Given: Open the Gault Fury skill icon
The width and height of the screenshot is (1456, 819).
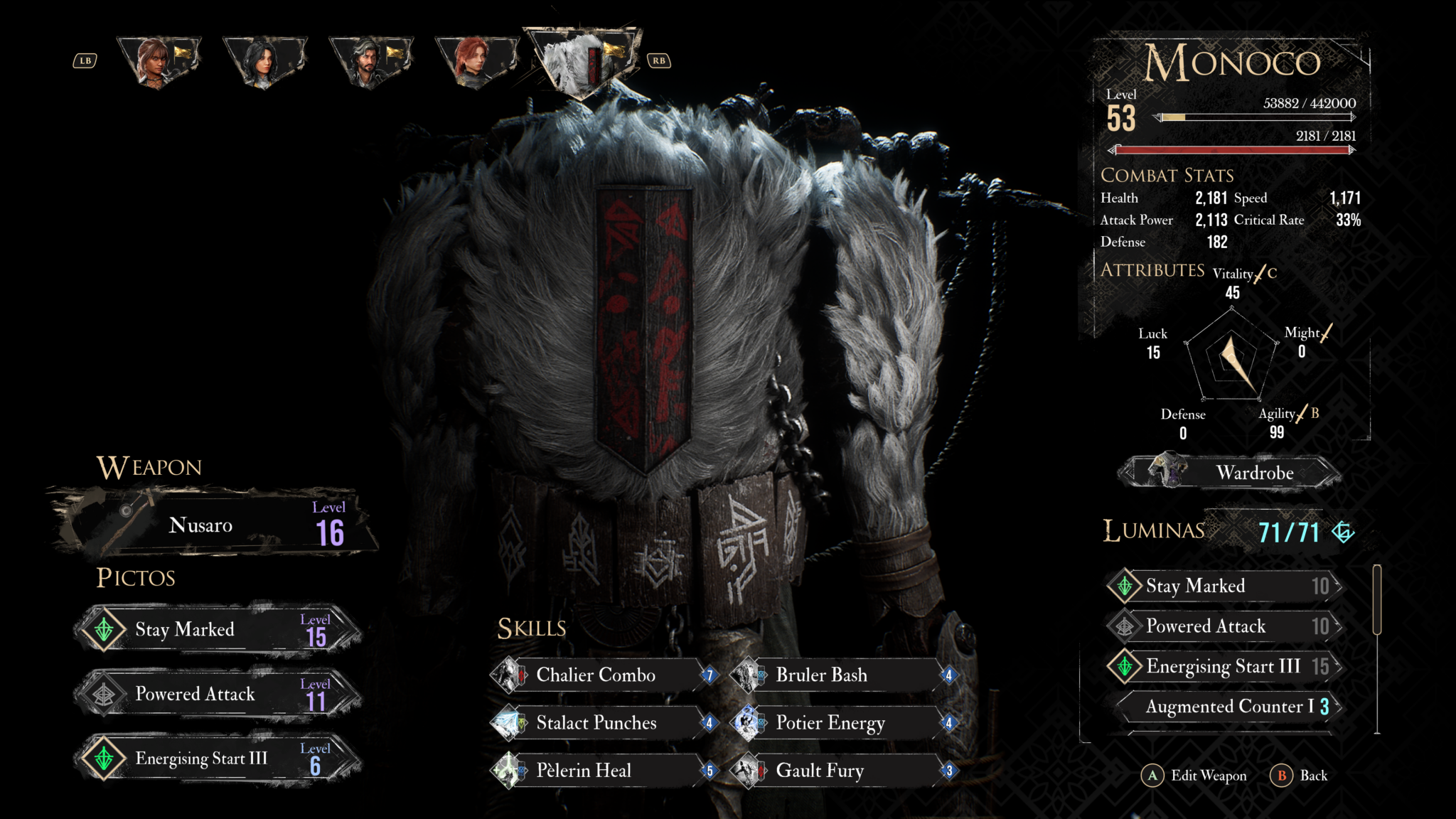Looking at the screenshot, I should point(749,771).
